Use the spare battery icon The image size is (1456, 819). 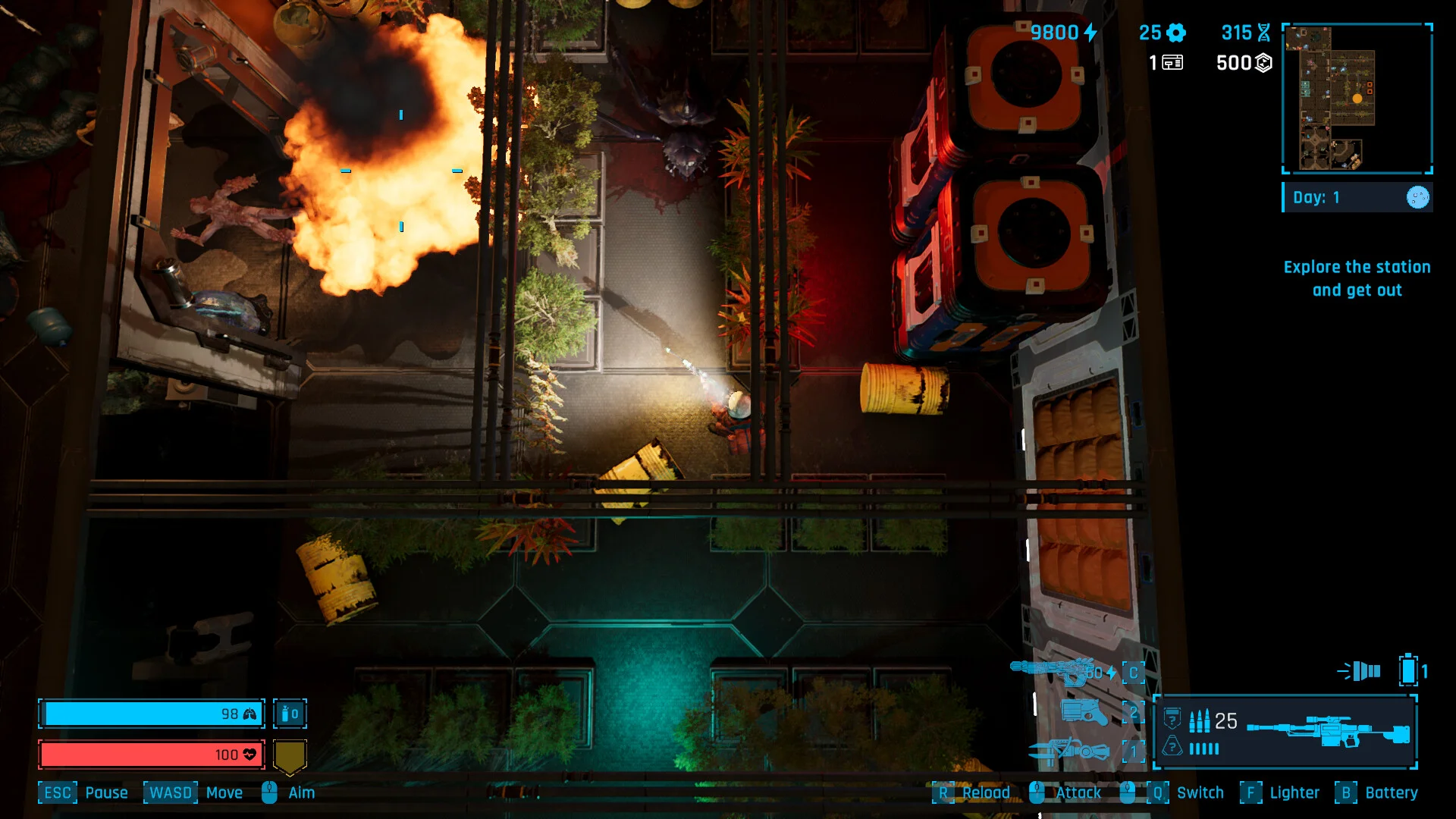click(x=1408, y=670)
